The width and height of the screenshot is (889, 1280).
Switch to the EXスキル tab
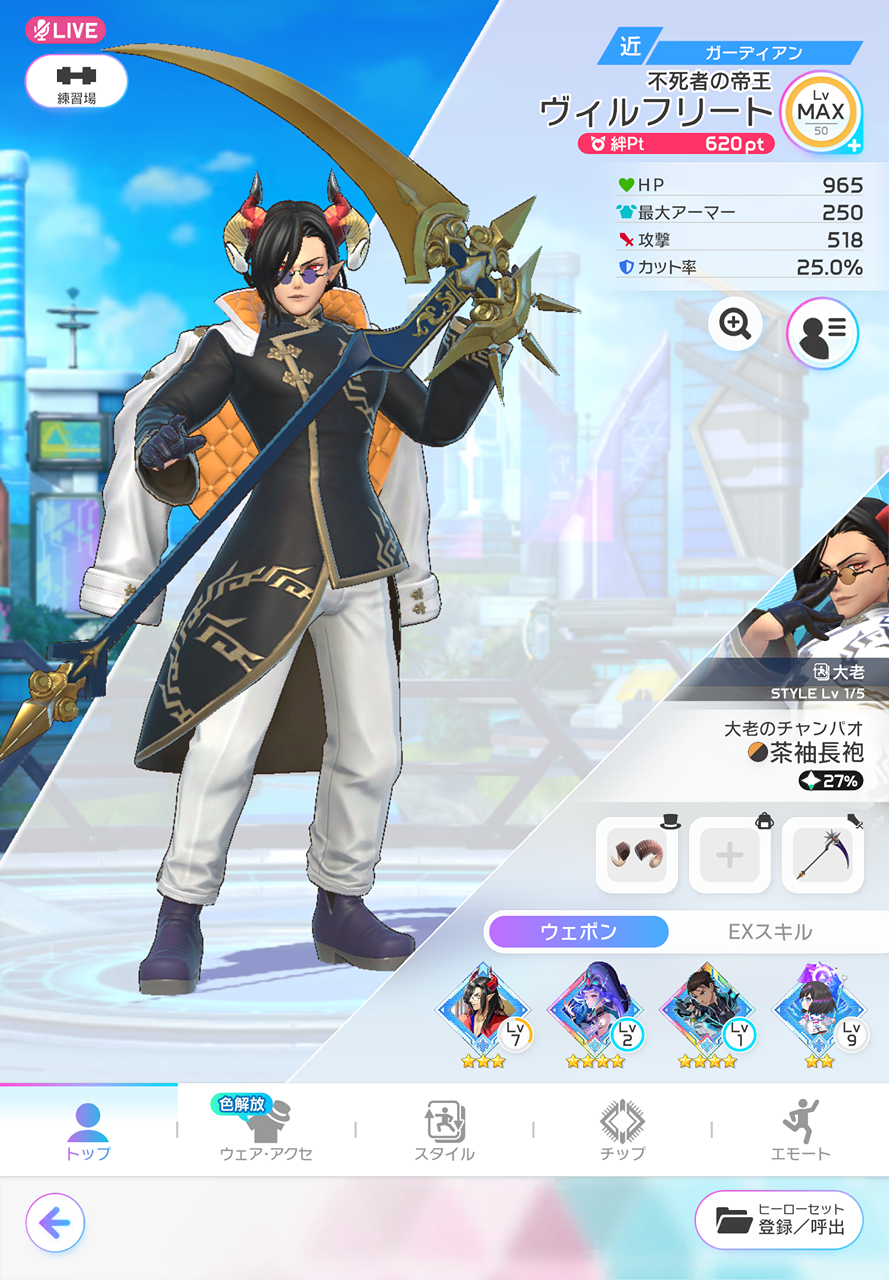point(769,932)
